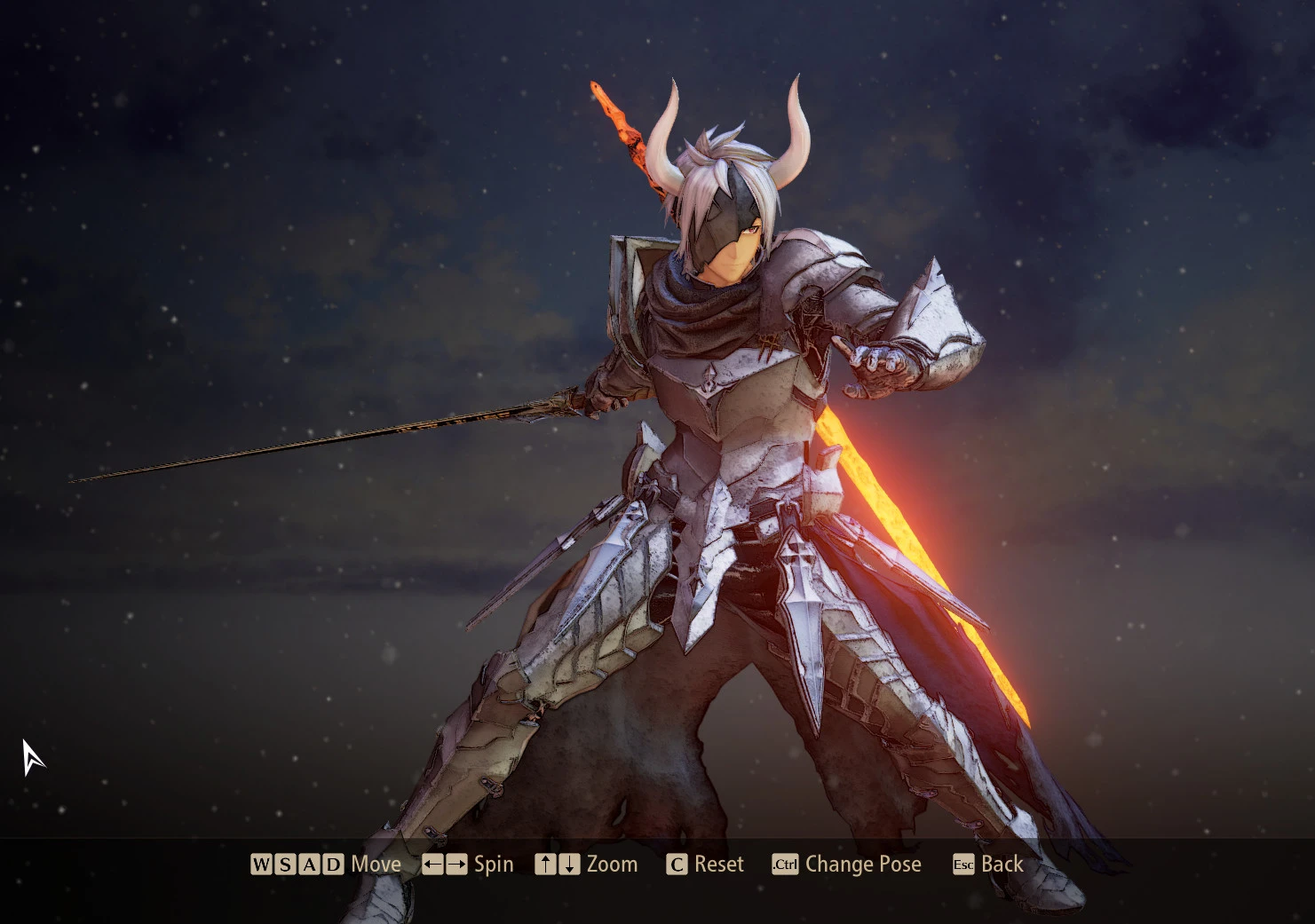Select the Spin control label
This screenshot has width=1315, height=924.
[493, 864]
